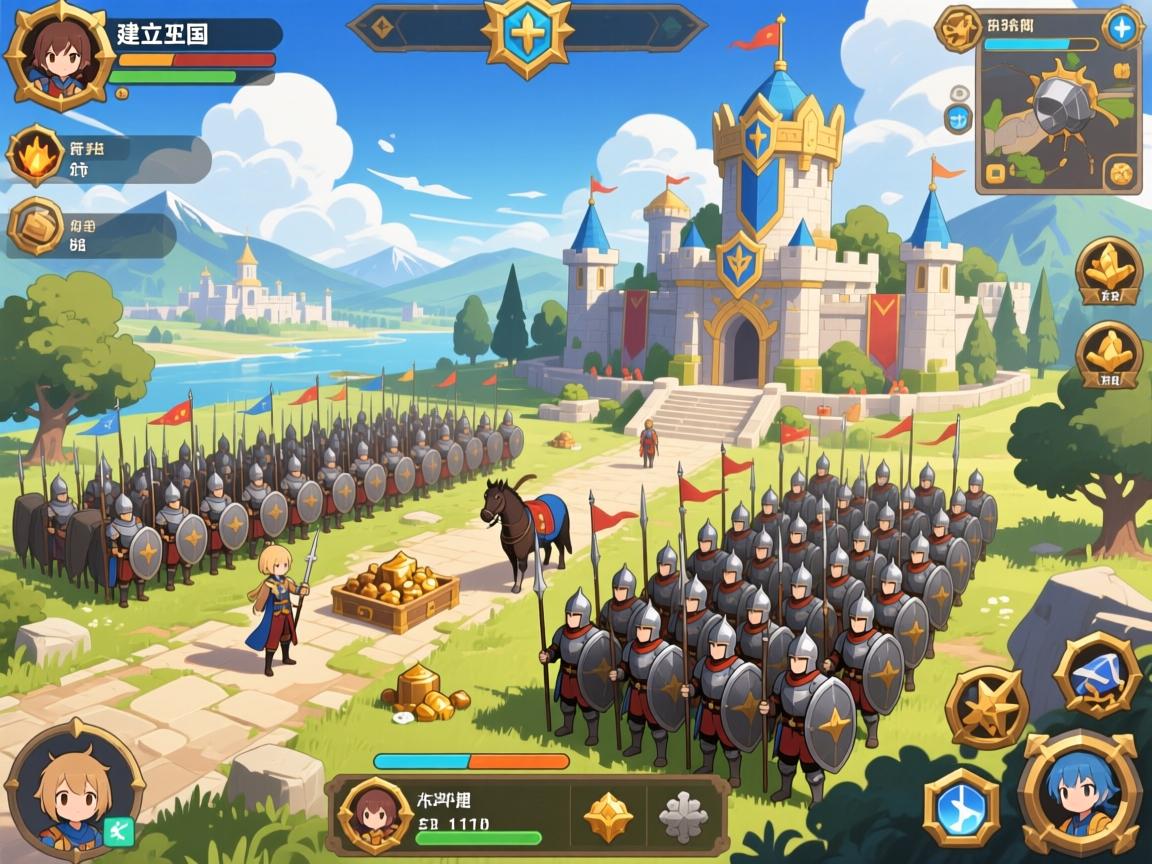Select the blue-haired character portrait

click(1079, 794)
